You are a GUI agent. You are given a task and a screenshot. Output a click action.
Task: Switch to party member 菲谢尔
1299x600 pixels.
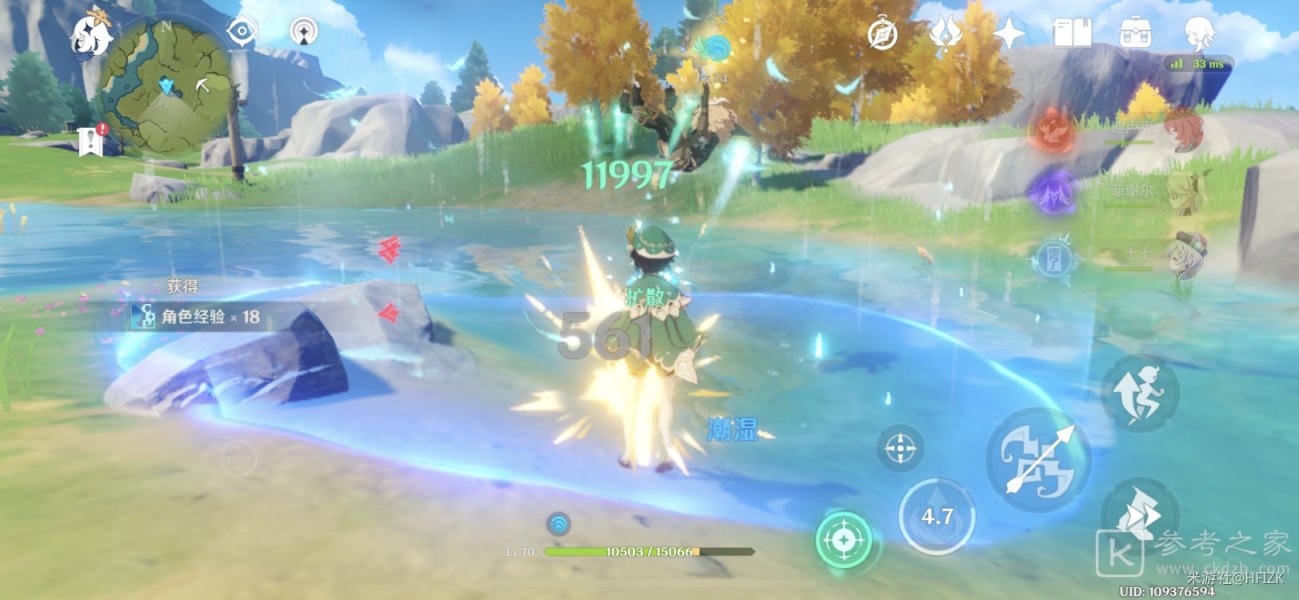tap(1186, 191)
